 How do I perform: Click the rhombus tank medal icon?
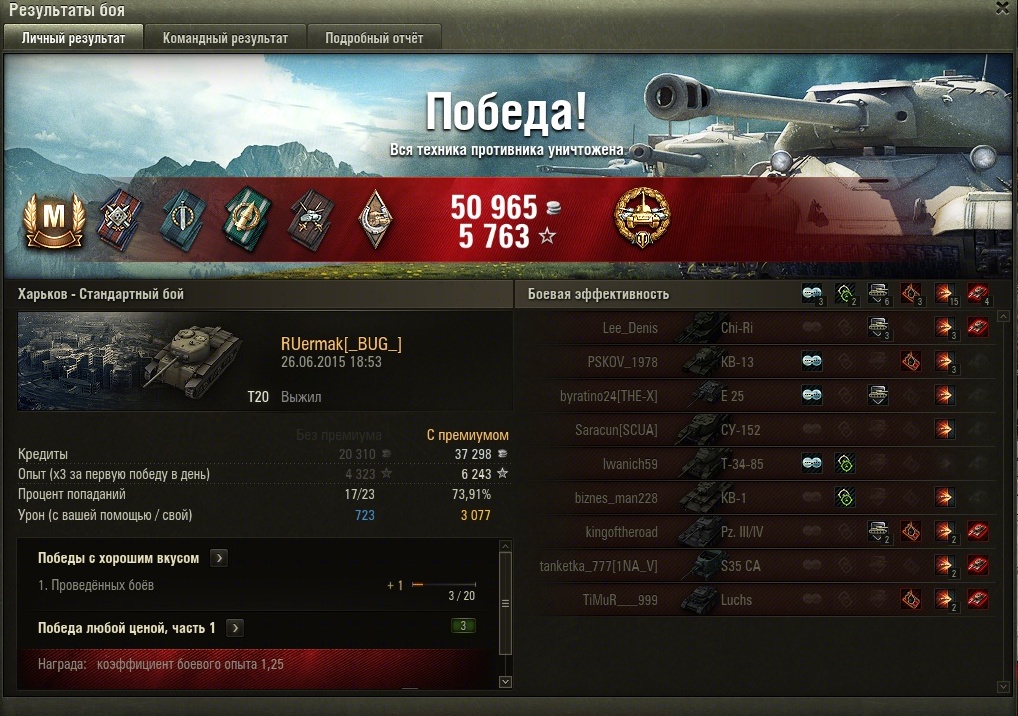[373, 219]
